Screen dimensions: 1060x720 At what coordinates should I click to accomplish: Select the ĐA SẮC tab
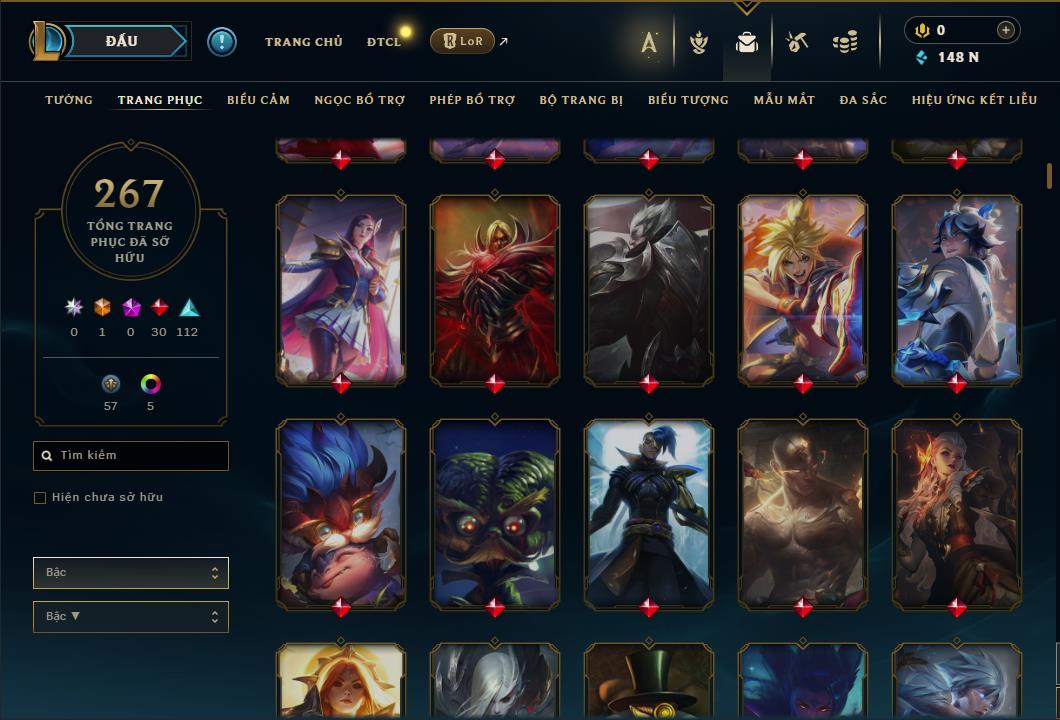pos(863,100)
